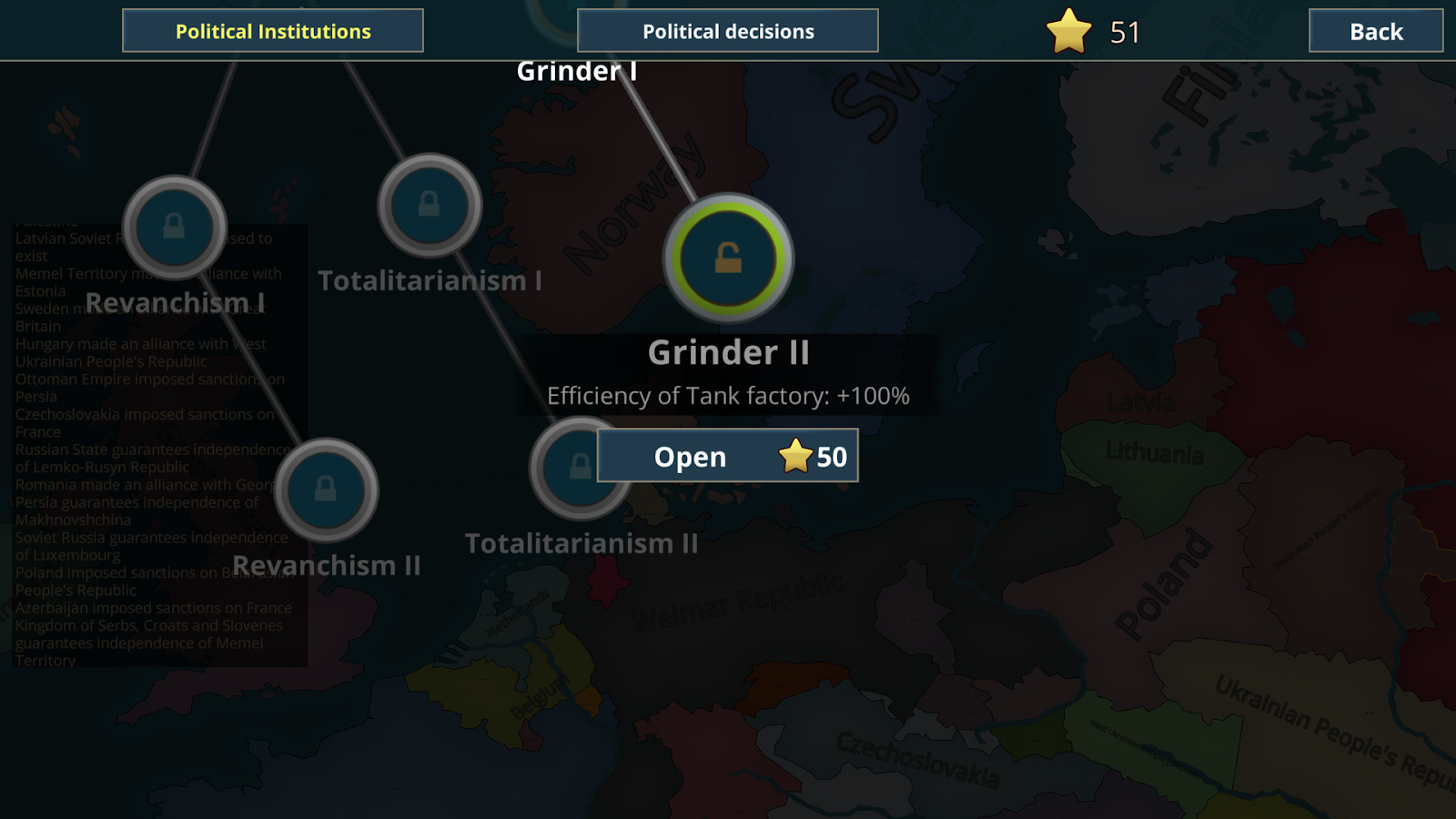Click the Efficiency of Tank factory description

point(727,395)
